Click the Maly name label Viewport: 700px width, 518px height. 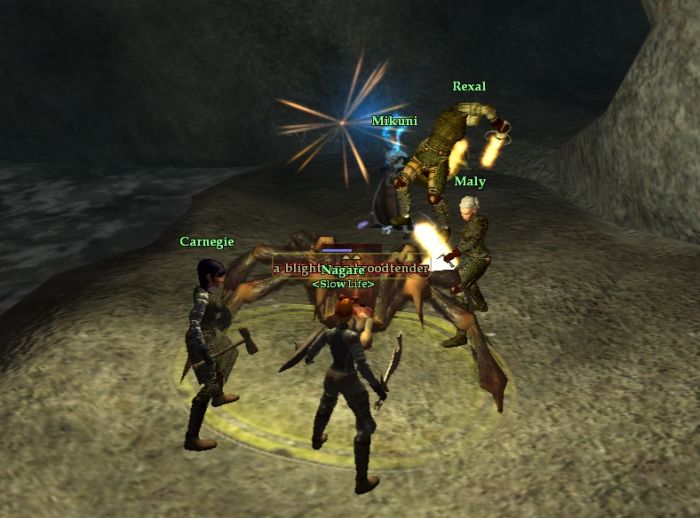470,182
